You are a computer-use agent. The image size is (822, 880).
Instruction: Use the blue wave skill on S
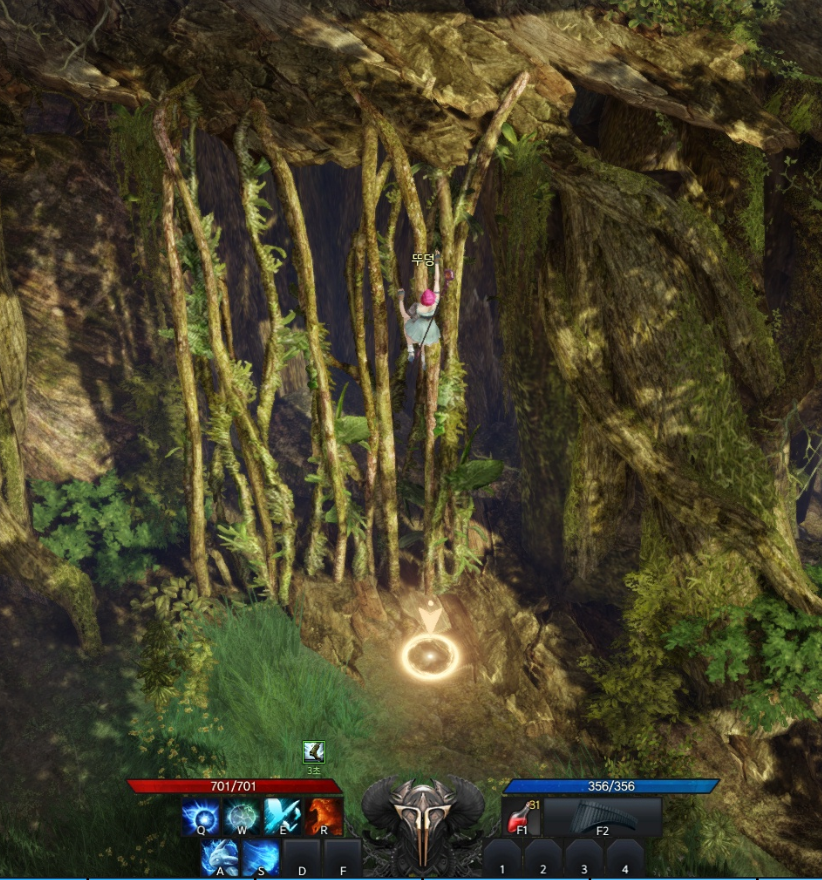pyautogui.click(x=261, y=857)
